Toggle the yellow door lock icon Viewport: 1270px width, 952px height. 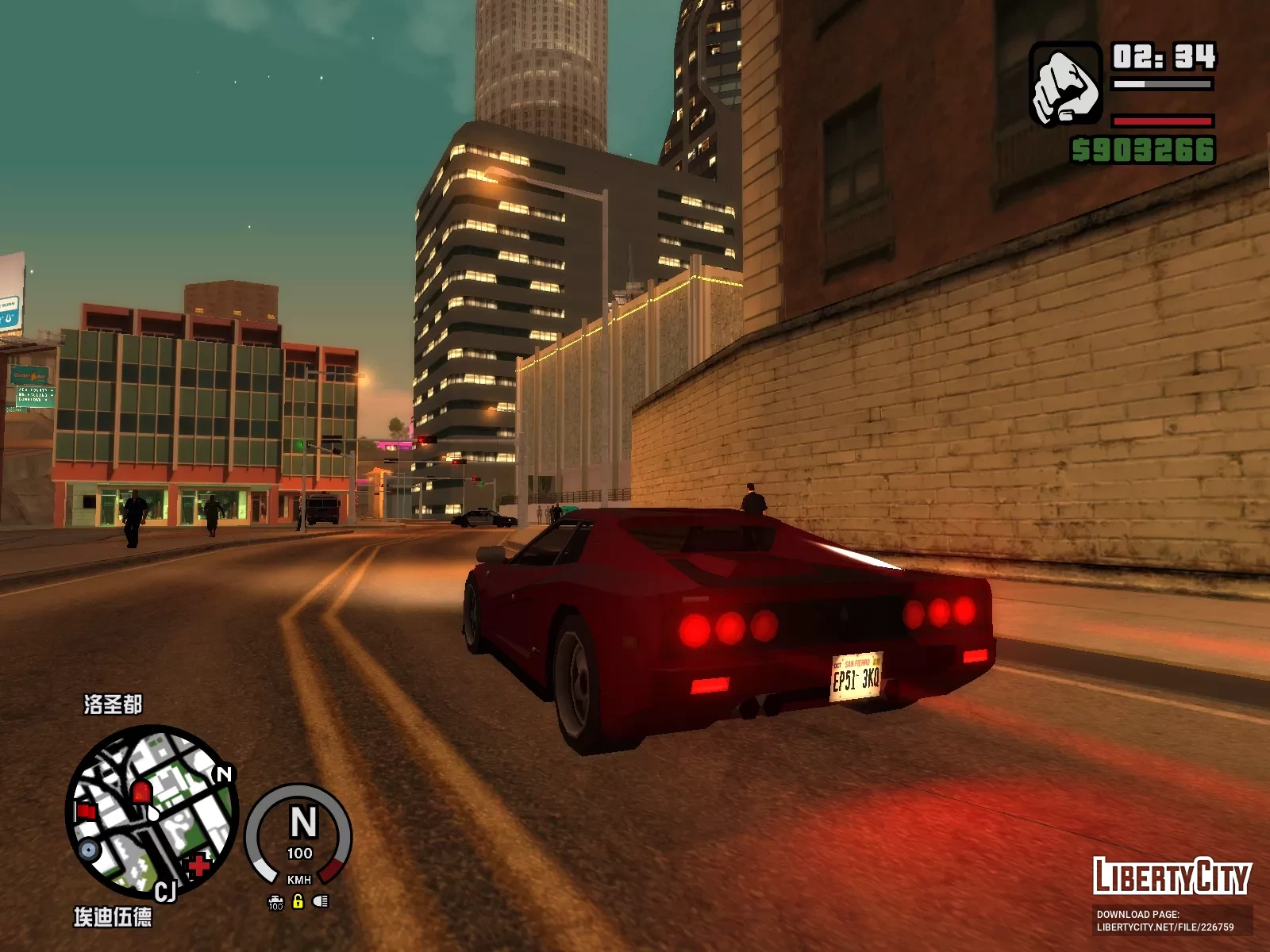click(x=298, y=901)
